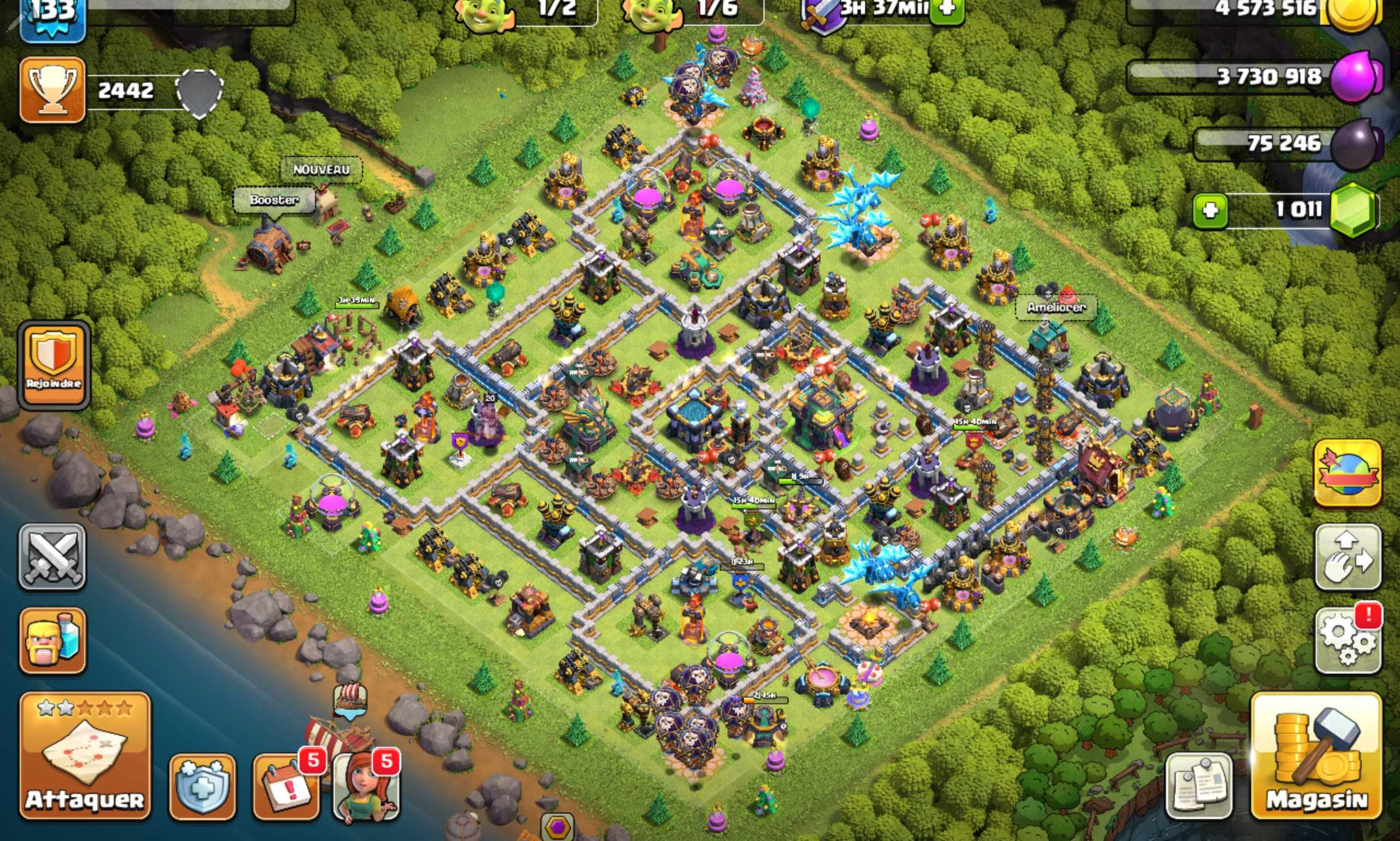Tap the Améliorer upgrade bubble
This screenshot has height=841, width=1400.
click(x=1056, y=308)
